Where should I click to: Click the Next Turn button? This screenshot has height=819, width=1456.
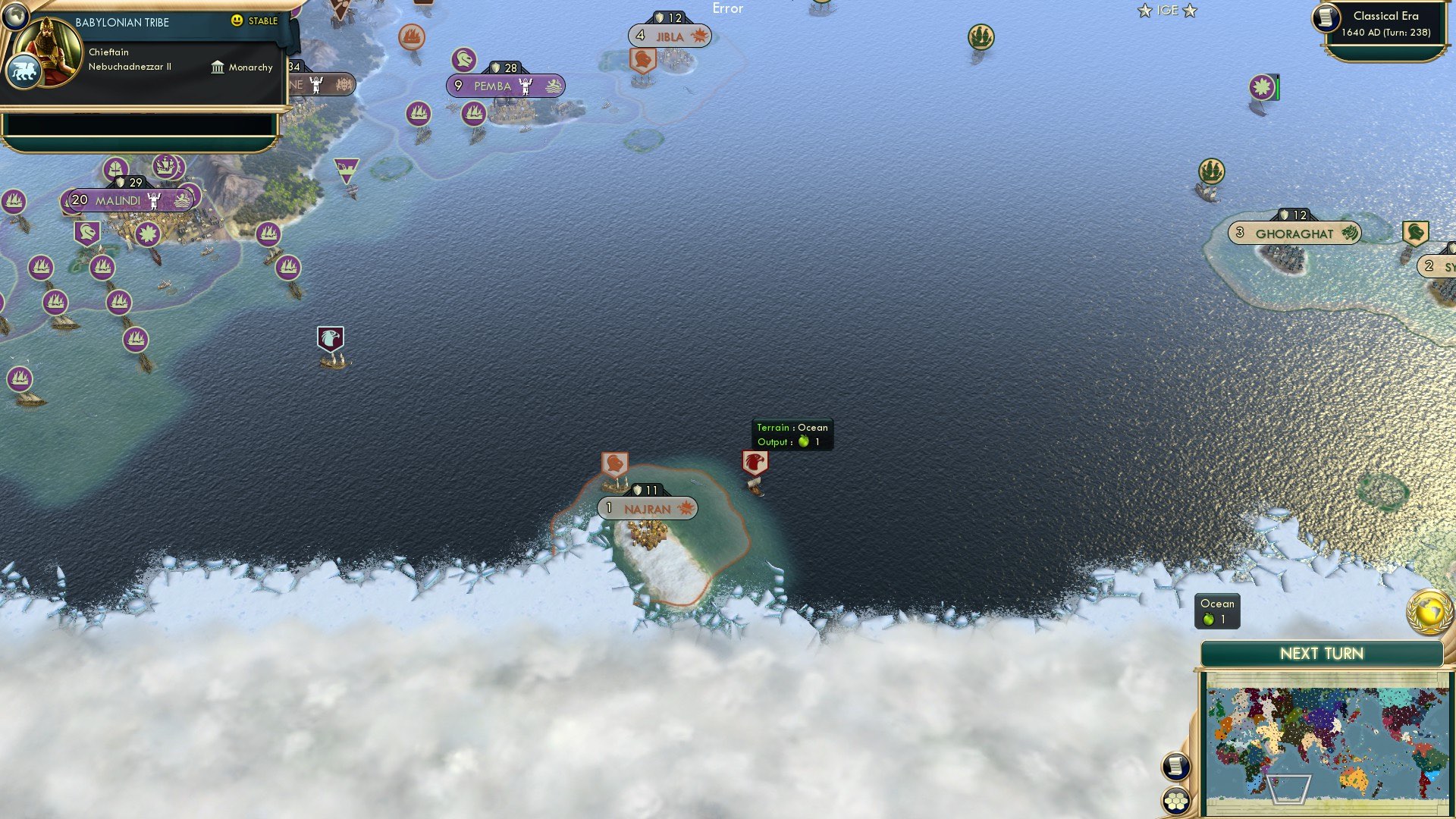[1321, 653]
